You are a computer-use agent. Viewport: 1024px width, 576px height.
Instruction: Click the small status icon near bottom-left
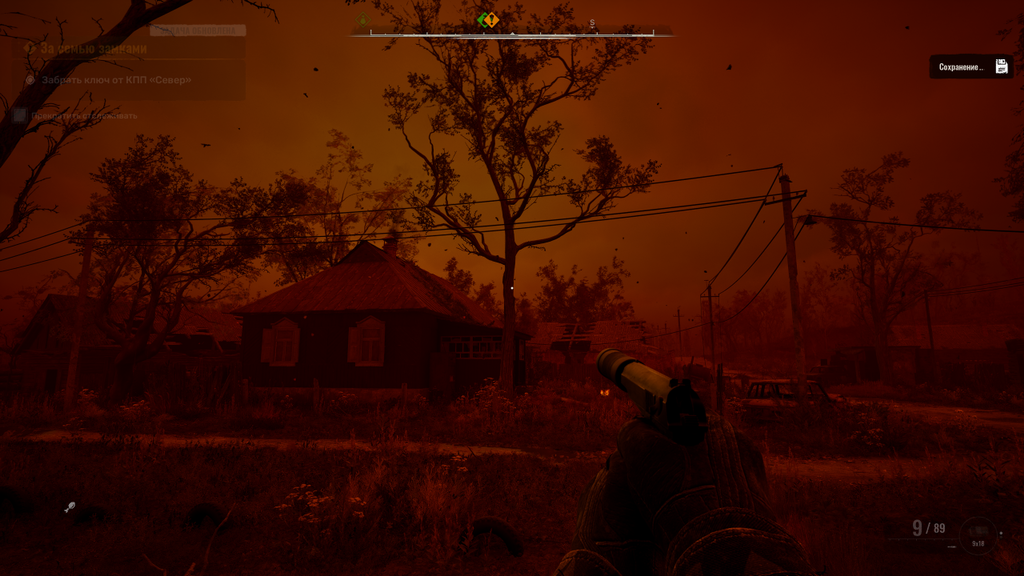[x=69, y=508]
